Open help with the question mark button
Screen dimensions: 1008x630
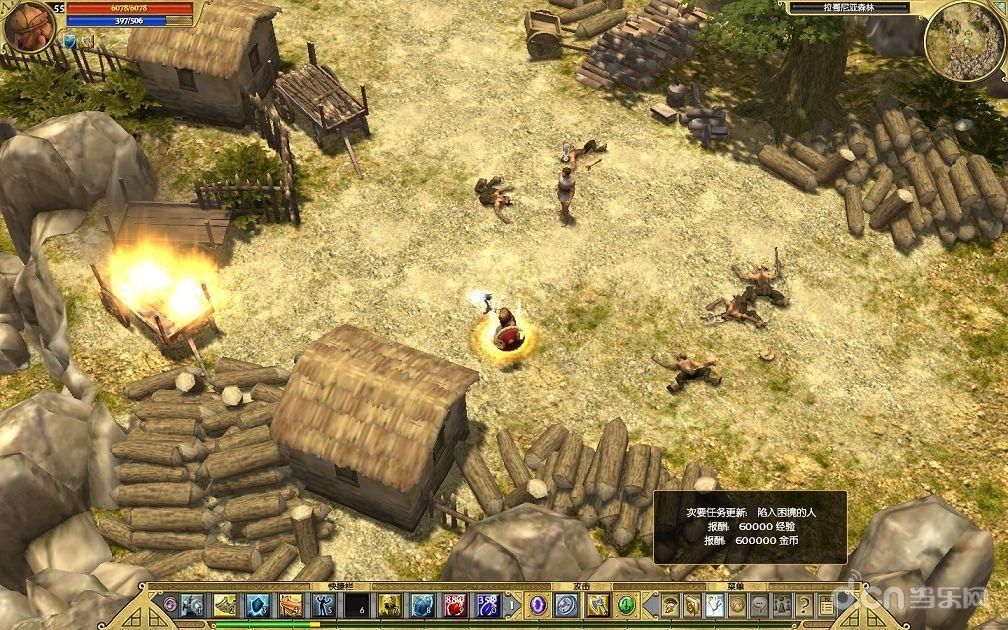pos(804,605)
